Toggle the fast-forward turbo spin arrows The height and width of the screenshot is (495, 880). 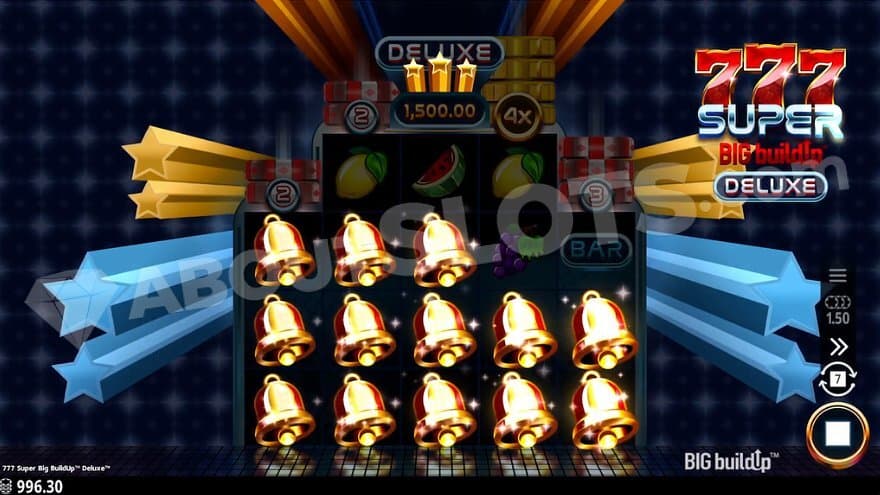click(838, 346)
